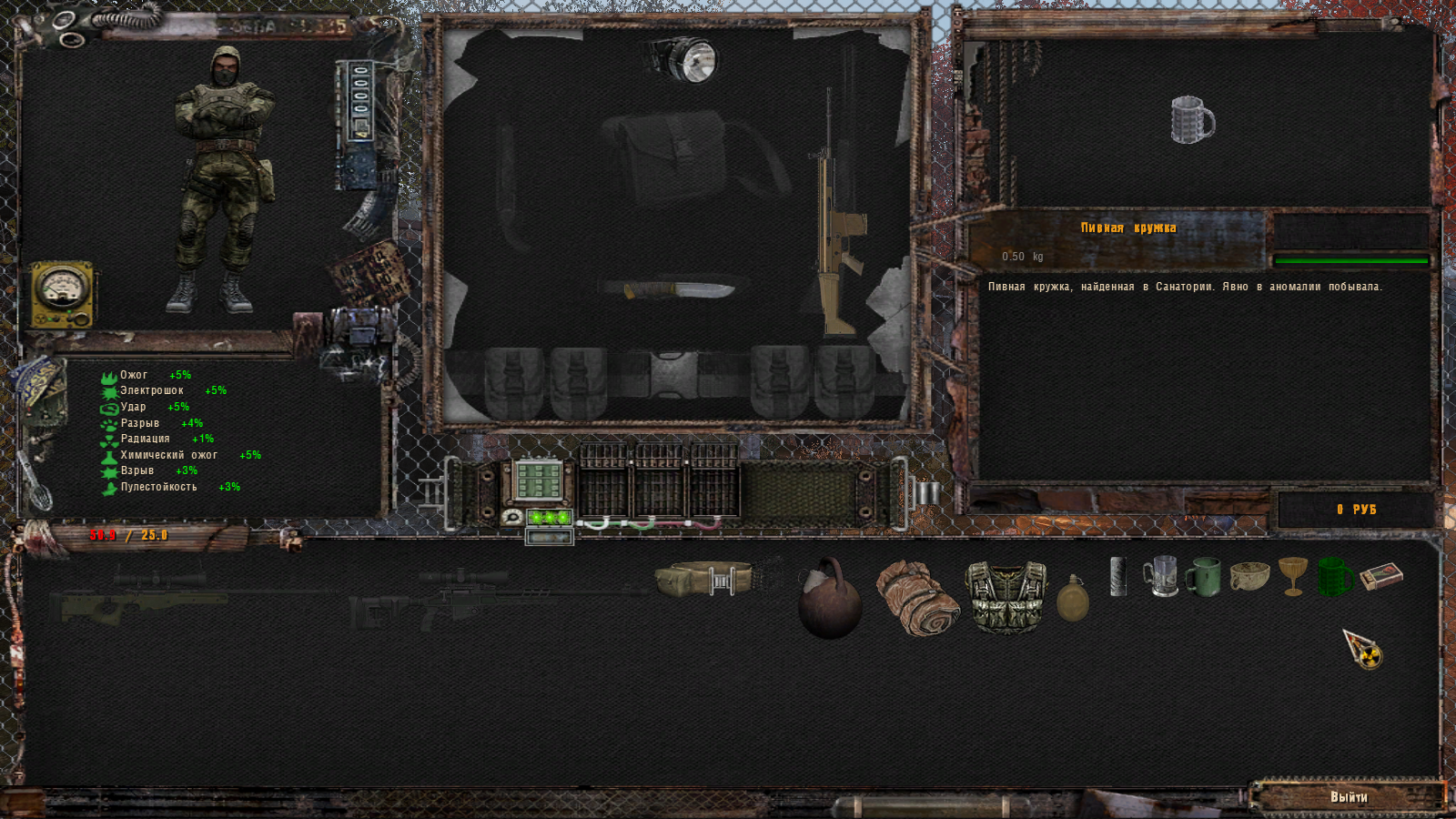Click the green detector device on belt
This screenshot has width=1456, height=819.
[x=538, y=480]
